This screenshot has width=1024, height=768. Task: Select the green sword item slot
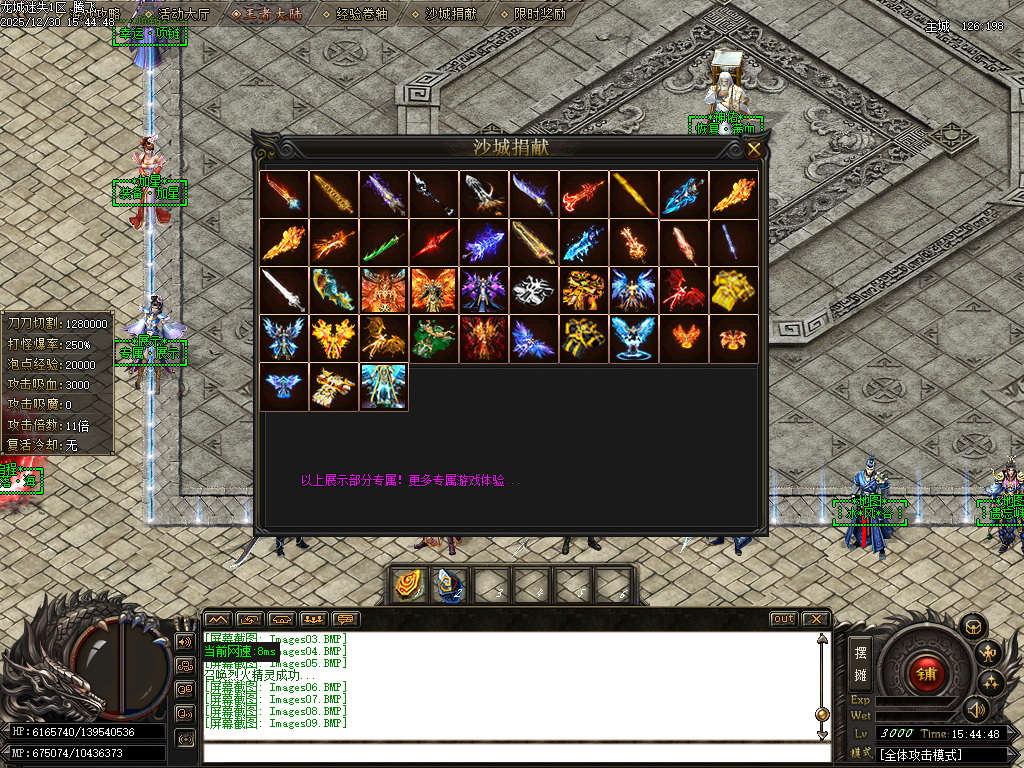384,242
